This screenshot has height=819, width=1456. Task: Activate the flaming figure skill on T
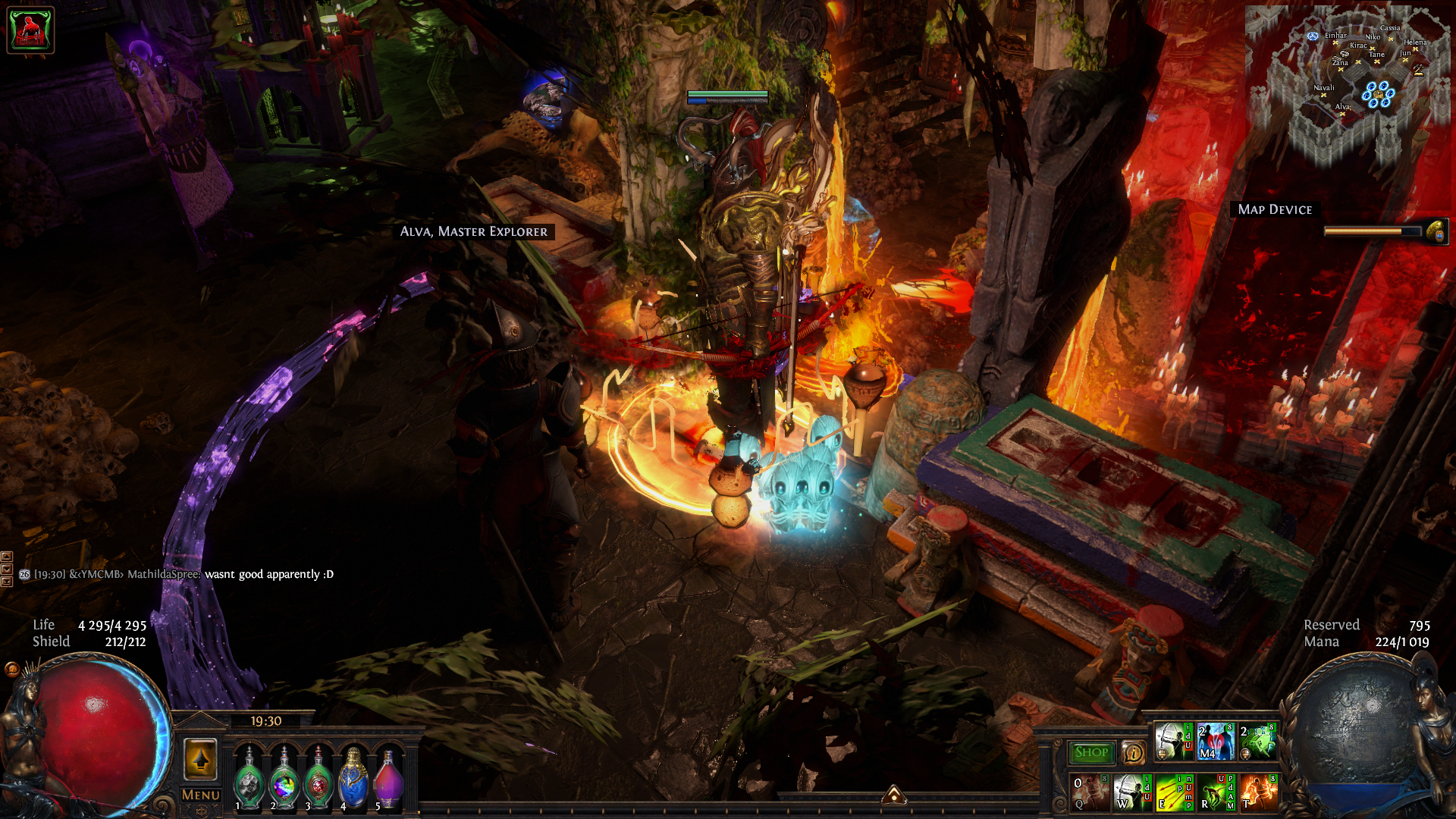point(1259,792)
